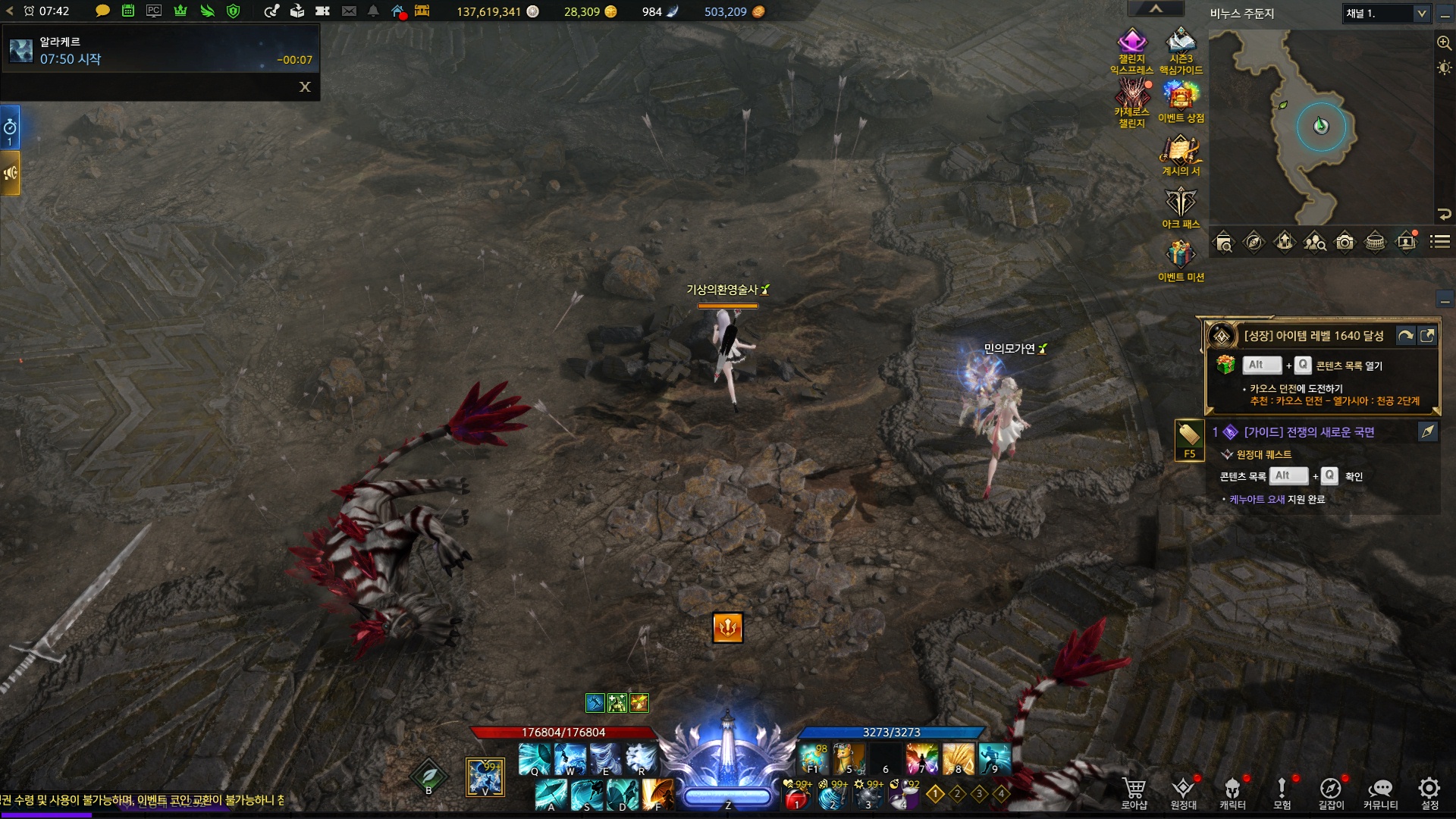Open the 채널 1 channel dropdown

tap(1386, 14)
